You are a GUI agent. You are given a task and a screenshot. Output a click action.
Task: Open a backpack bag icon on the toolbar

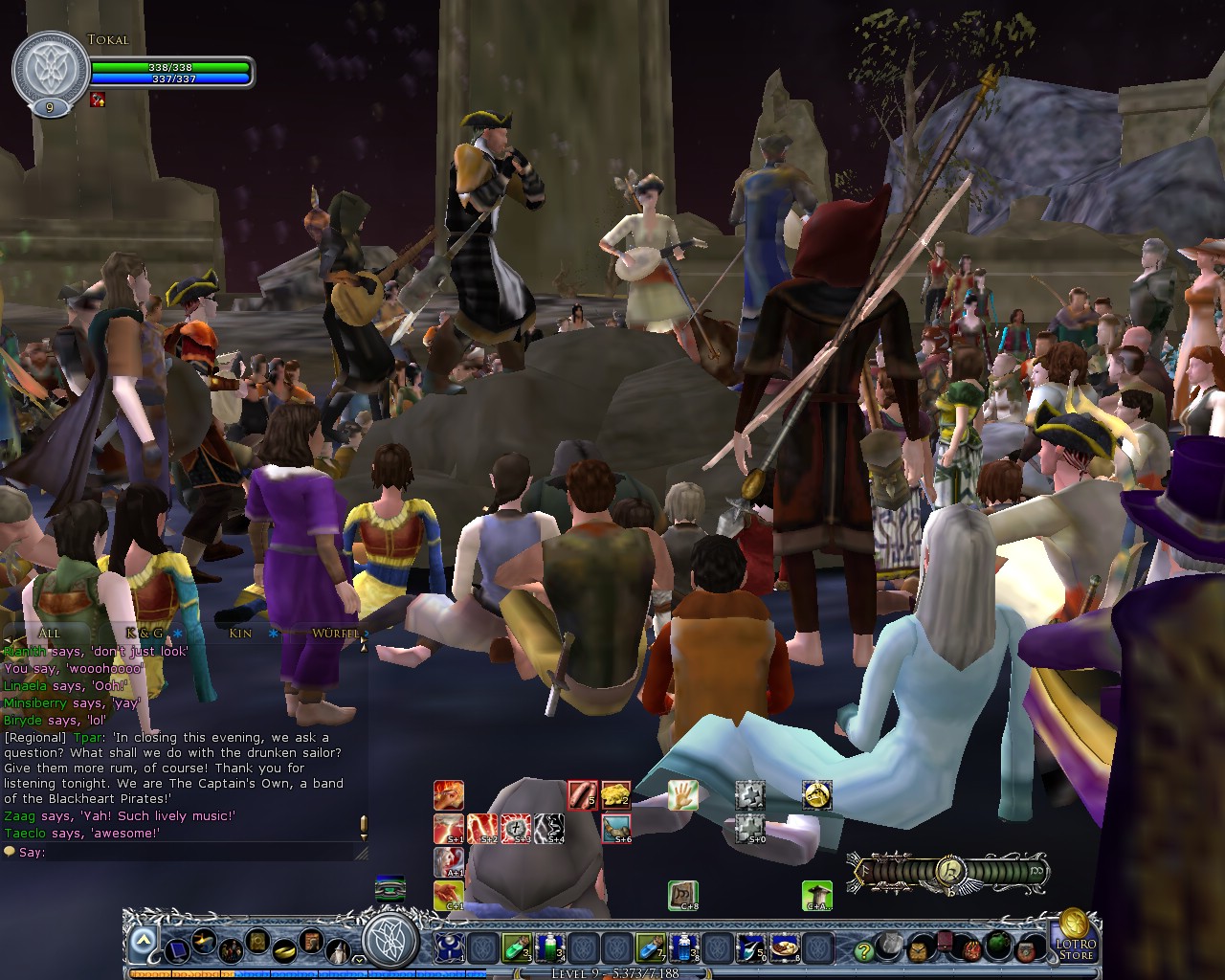click(919, 948)
